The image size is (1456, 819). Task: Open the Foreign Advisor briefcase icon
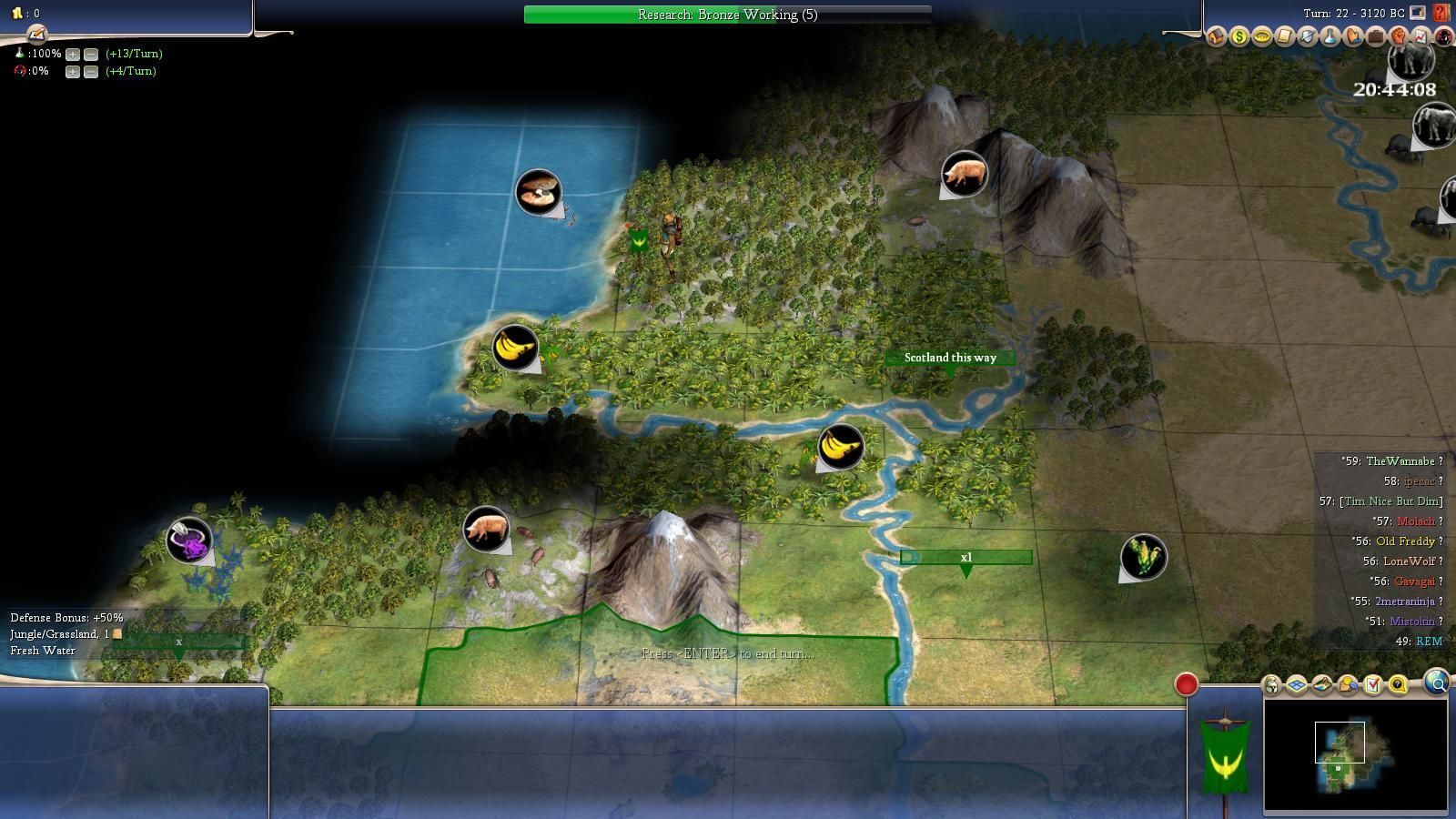point(1376,36)
